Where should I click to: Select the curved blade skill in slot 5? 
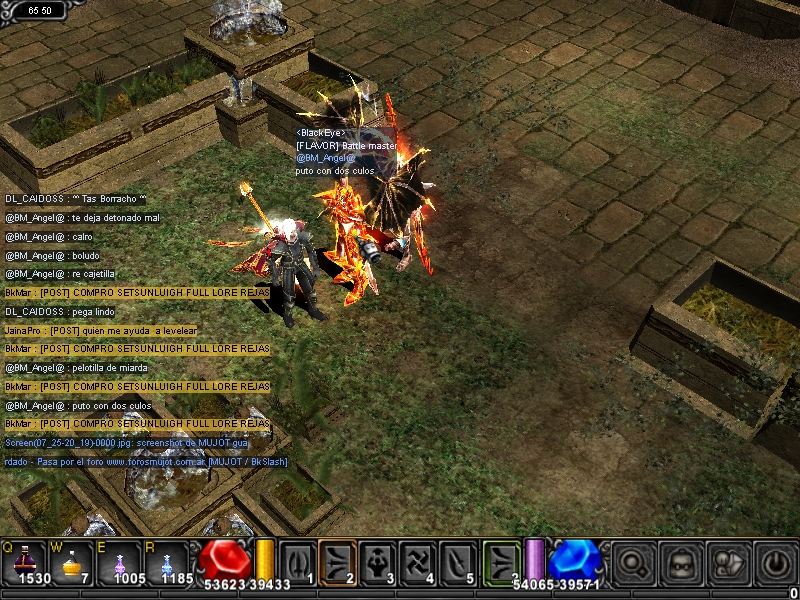(x=458, y=562)
